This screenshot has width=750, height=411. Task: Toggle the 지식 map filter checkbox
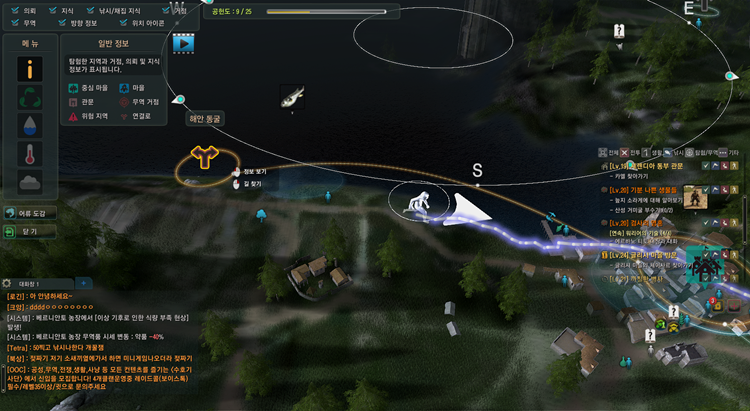tap(50, 9)
